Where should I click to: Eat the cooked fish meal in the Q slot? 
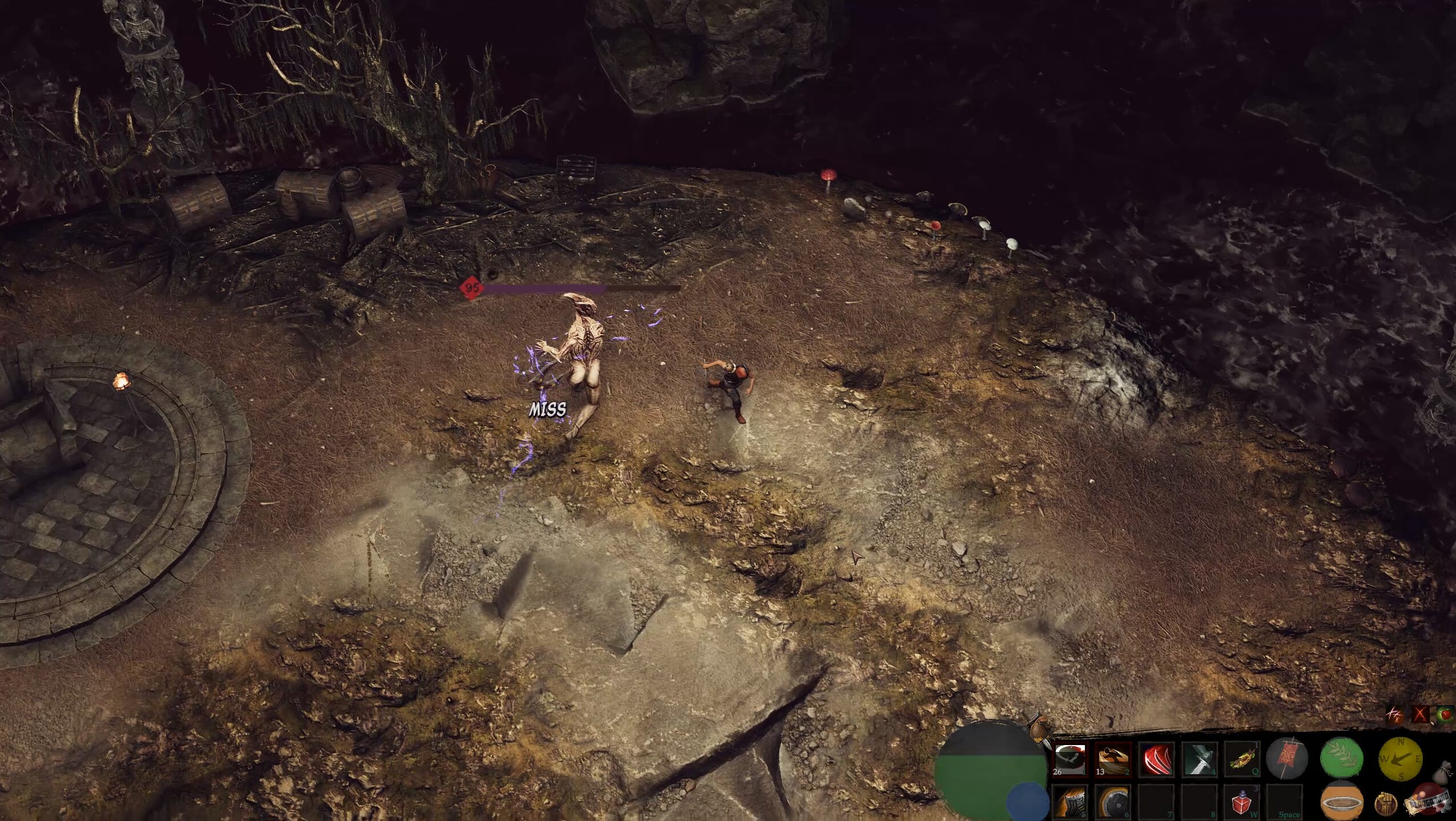click(1242, 758)
